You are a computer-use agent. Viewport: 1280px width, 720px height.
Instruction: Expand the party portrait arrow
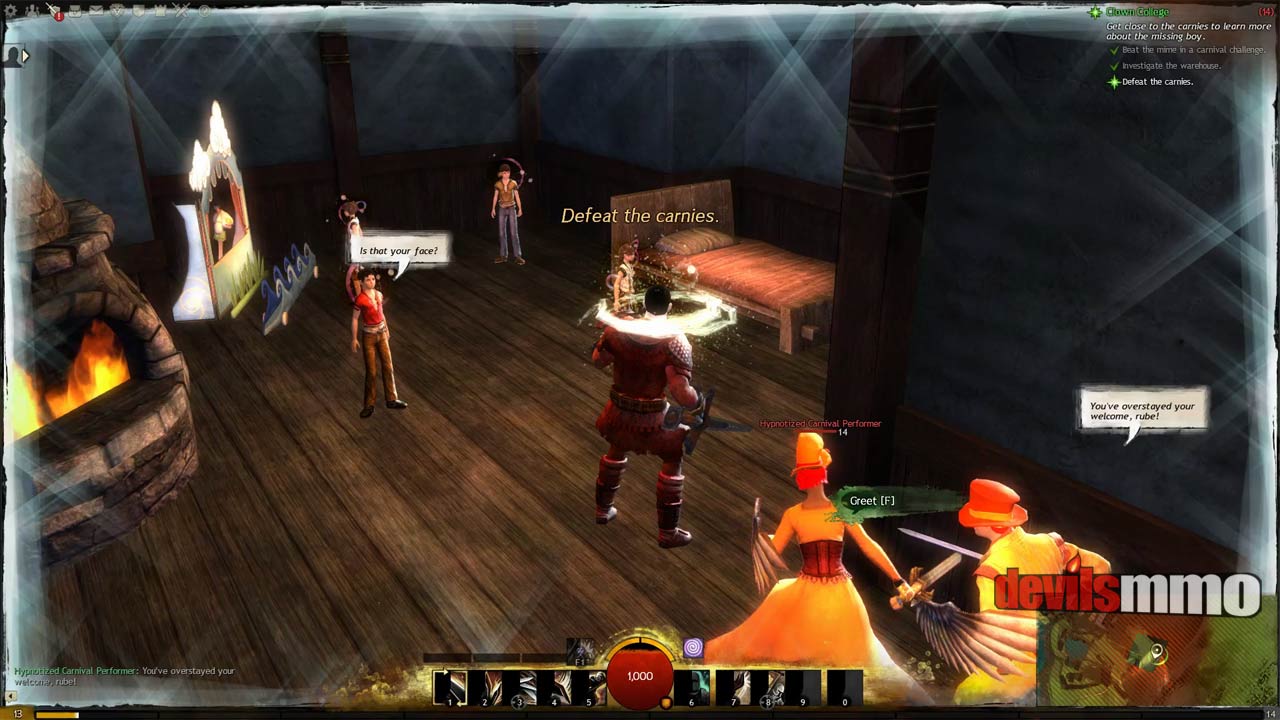pyautogui.click(x=26, y=56)
